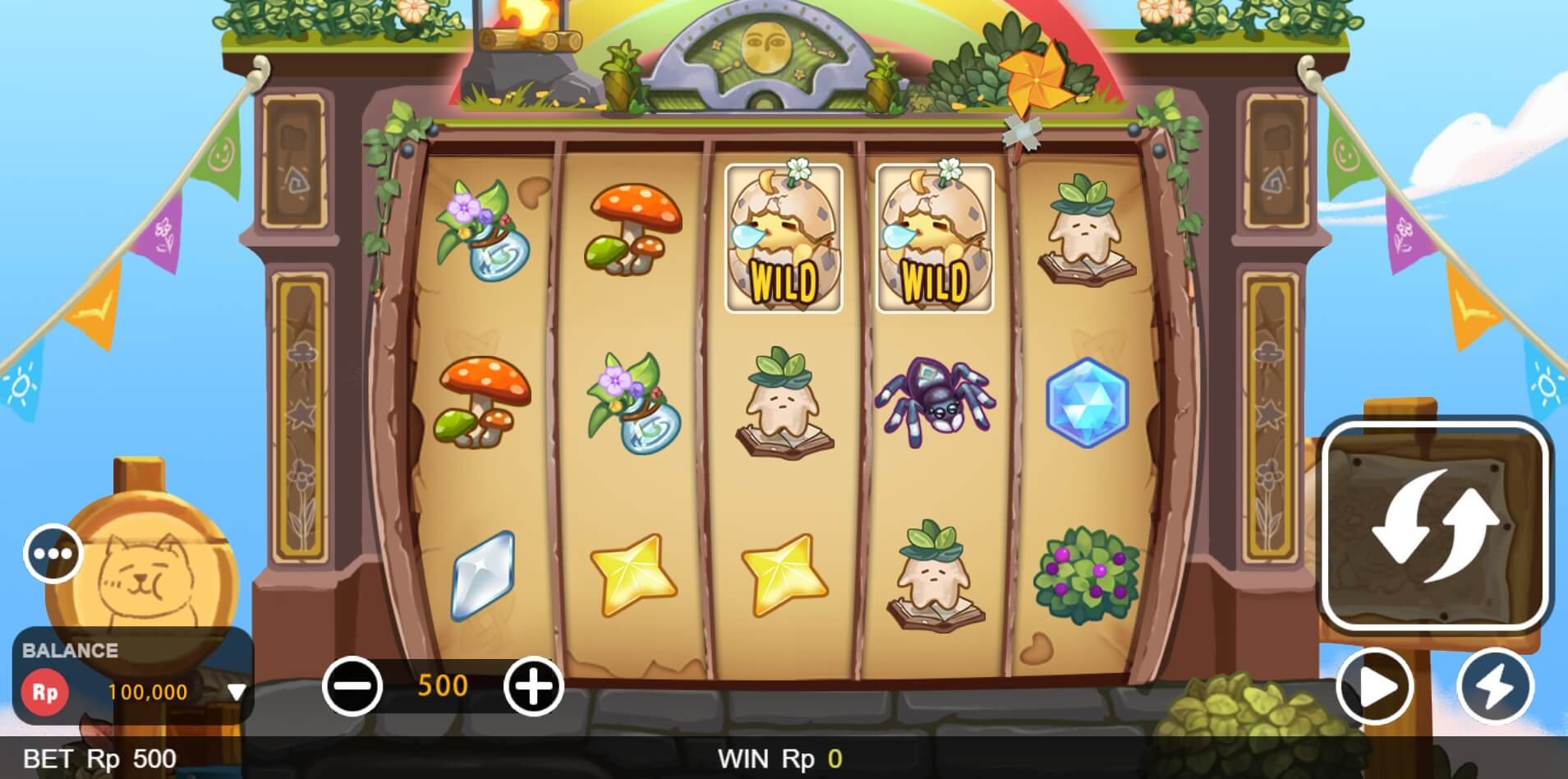The height and width of the screenshot is (779, 1568).
Task: Expand the BALANCE panel details
Action: 70,649
